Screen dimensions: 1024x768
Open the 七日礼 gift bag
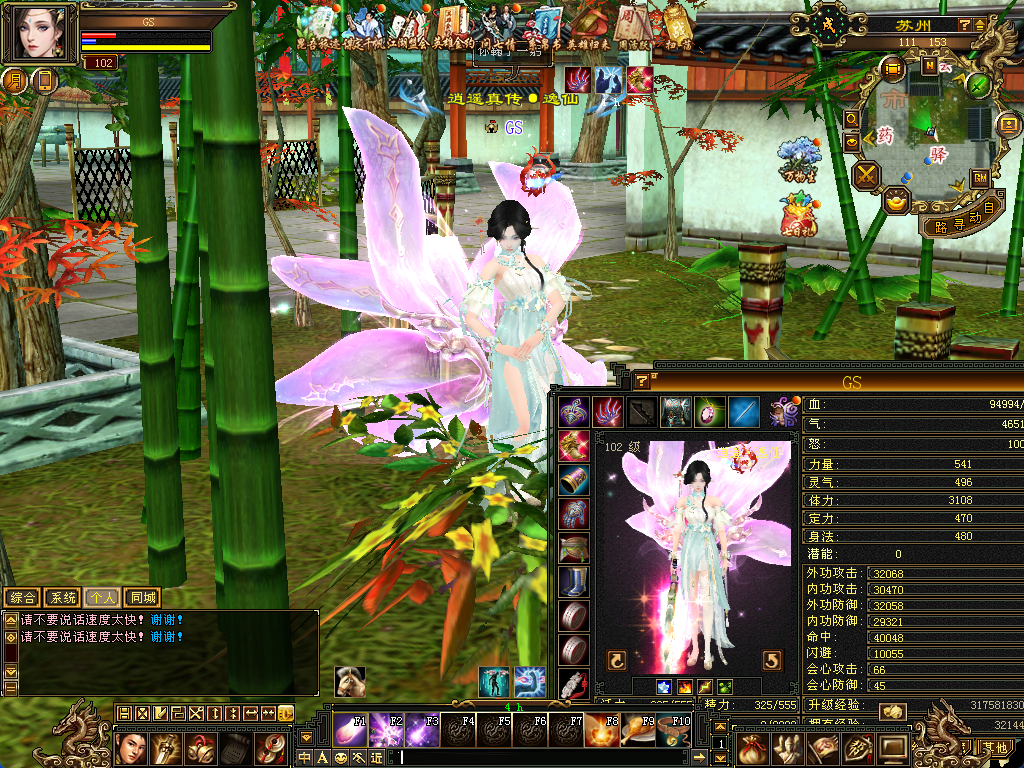pos(798,214)
